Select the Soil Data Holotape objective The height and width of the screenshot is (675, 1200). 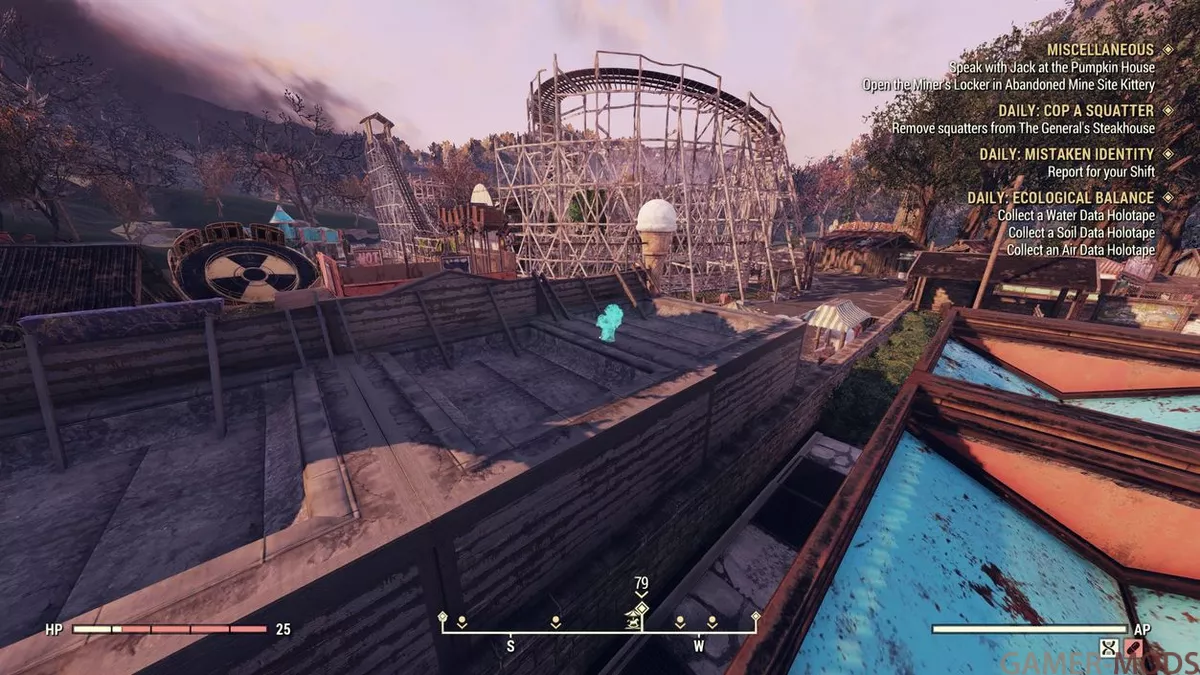click(x=1081, y=232)
